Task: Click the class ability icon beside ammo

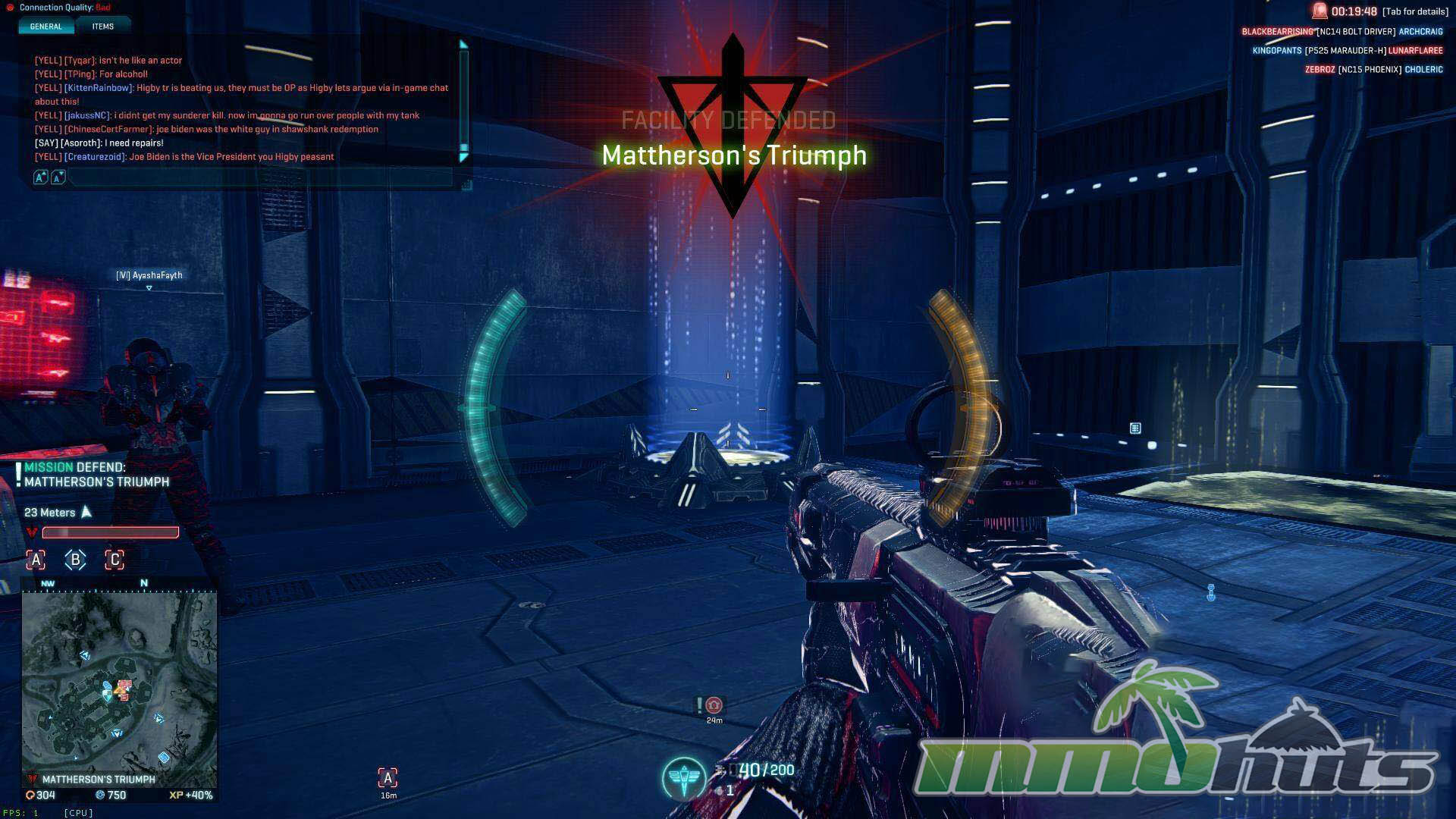Action: click(x=683, y=778)
